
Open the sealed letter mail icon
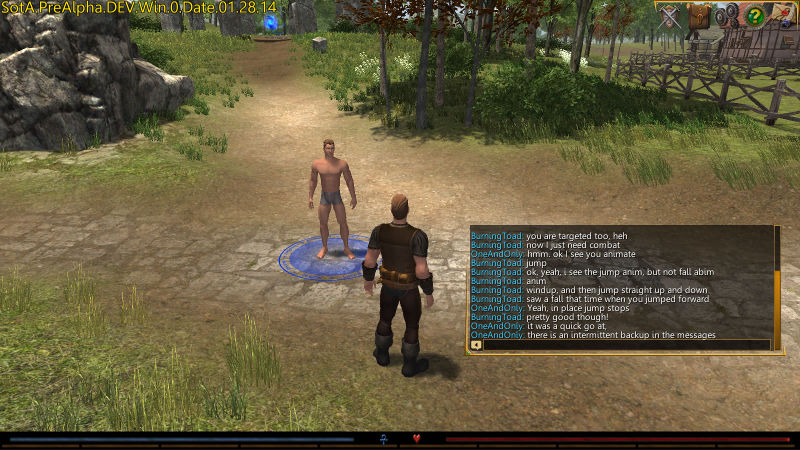(783, 15)
